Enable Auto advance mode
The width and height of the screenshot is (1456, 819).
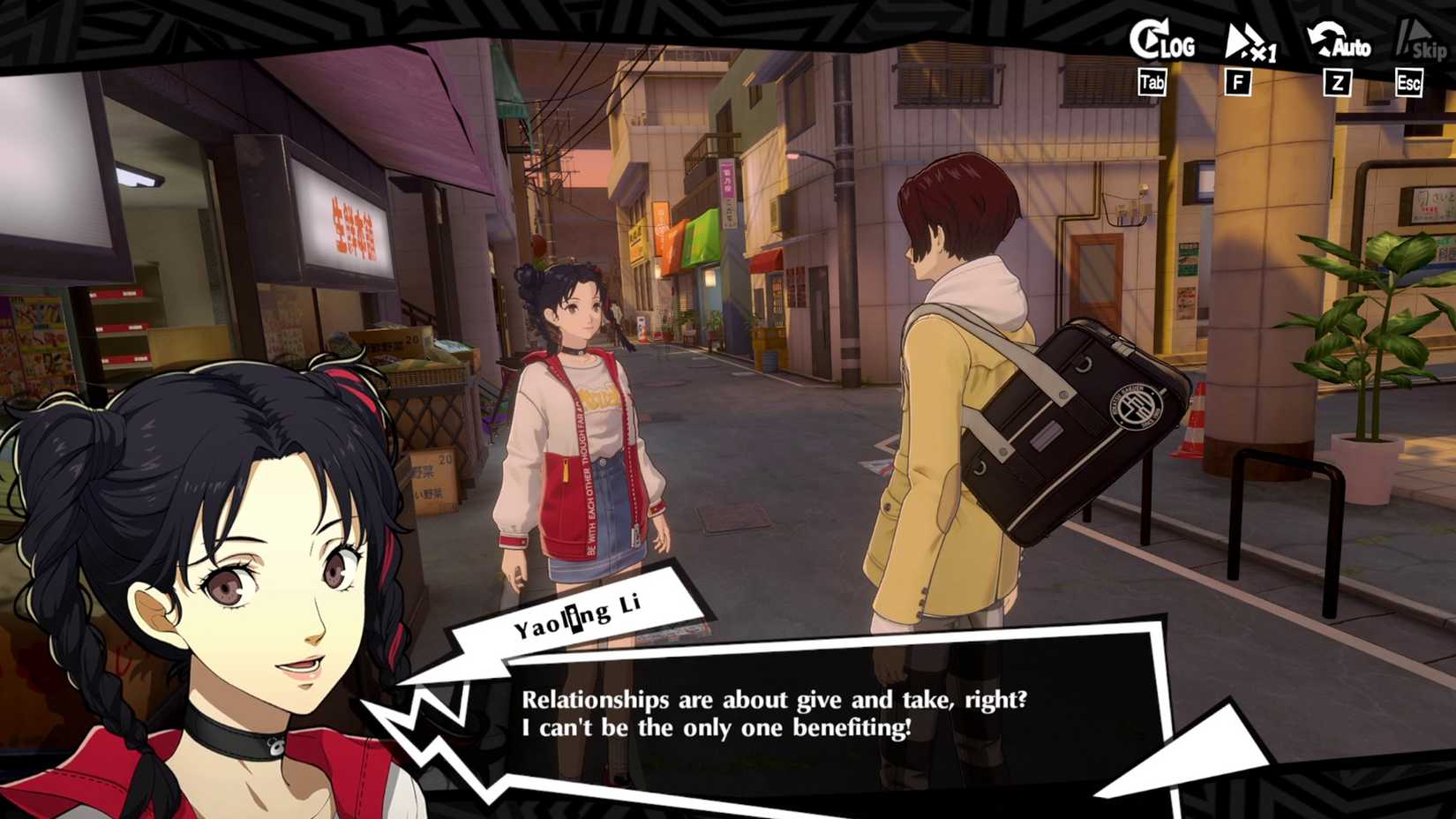1337,40
